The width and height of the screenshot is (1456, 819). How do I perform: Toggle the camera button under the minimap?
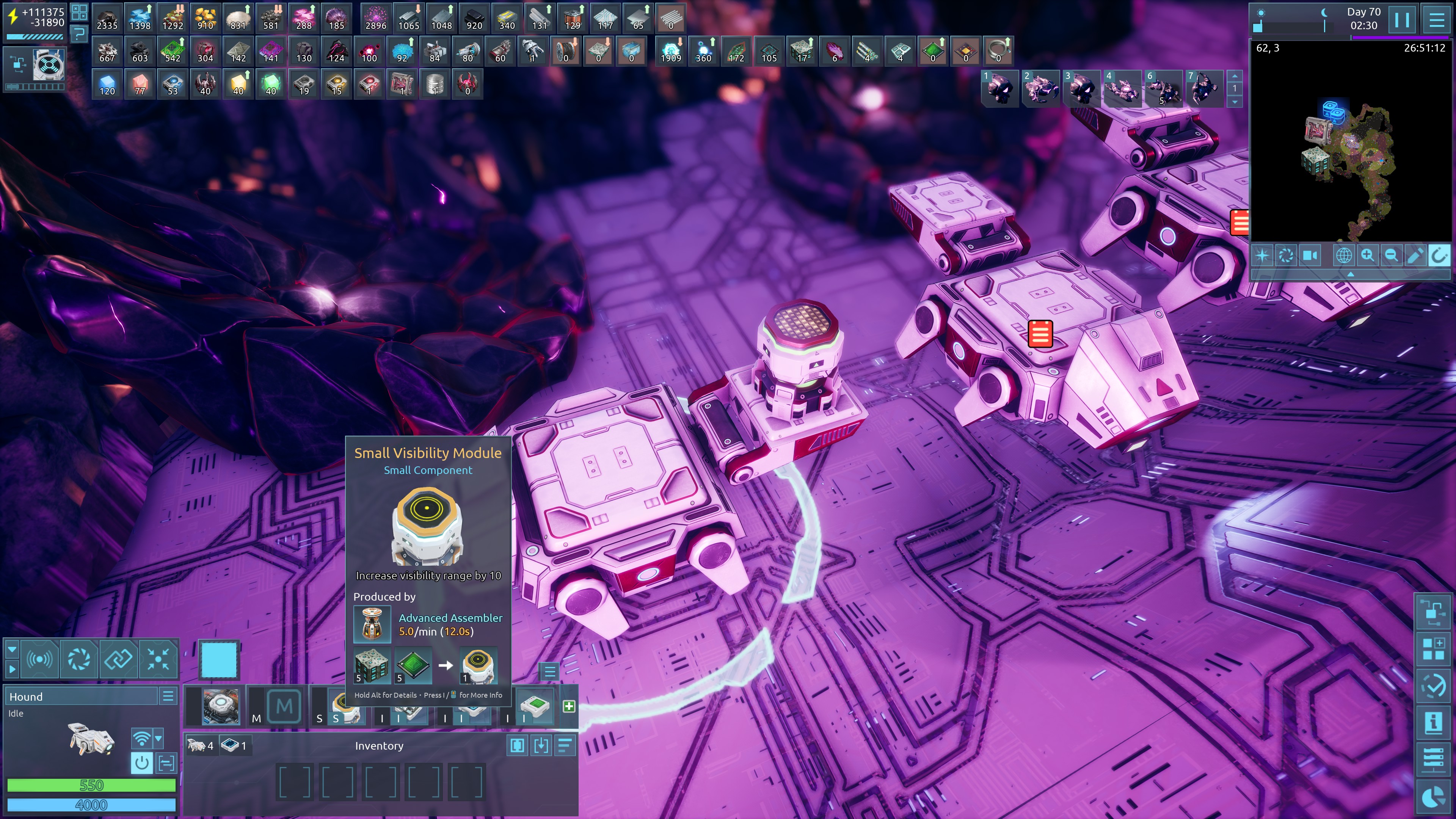tap(1310, 256)
